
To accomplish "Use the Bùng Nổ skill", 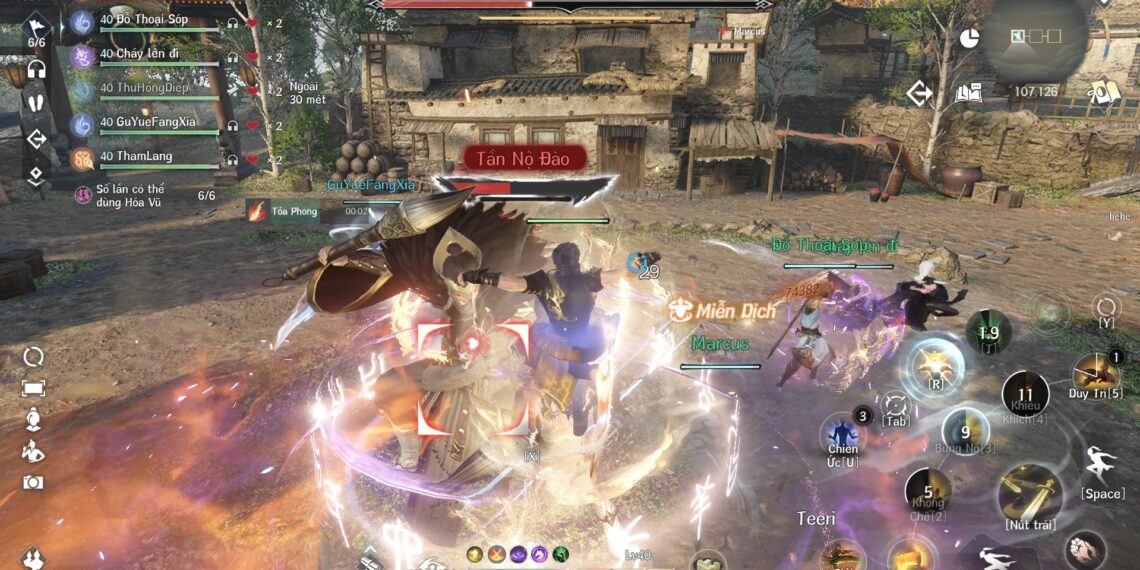I will pyautogui.click(x=965, y=431).
